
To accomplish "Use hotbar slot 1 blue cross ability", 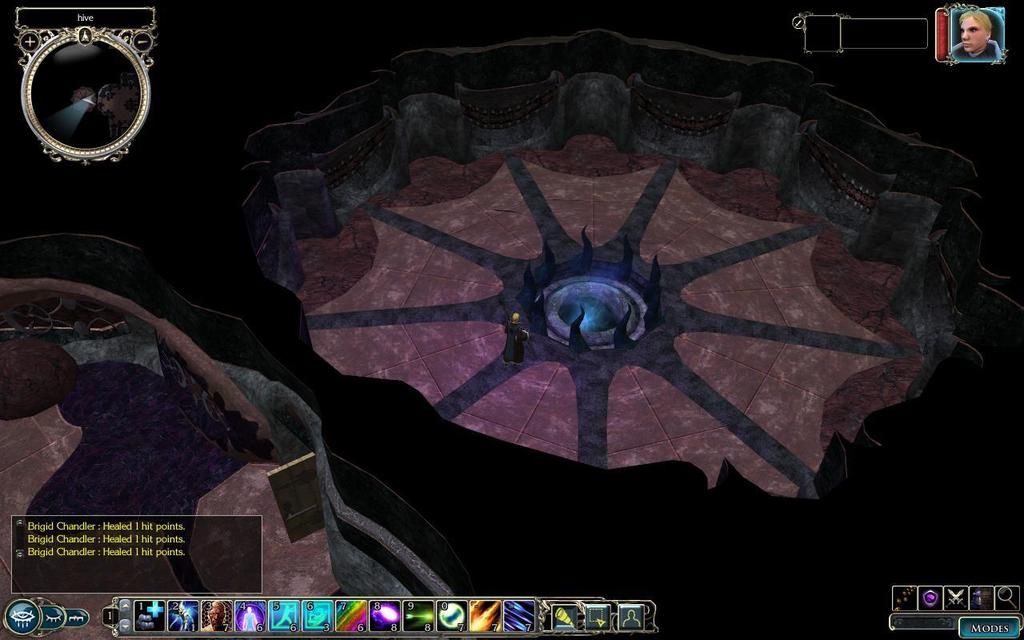I will [x=150, y=615].
